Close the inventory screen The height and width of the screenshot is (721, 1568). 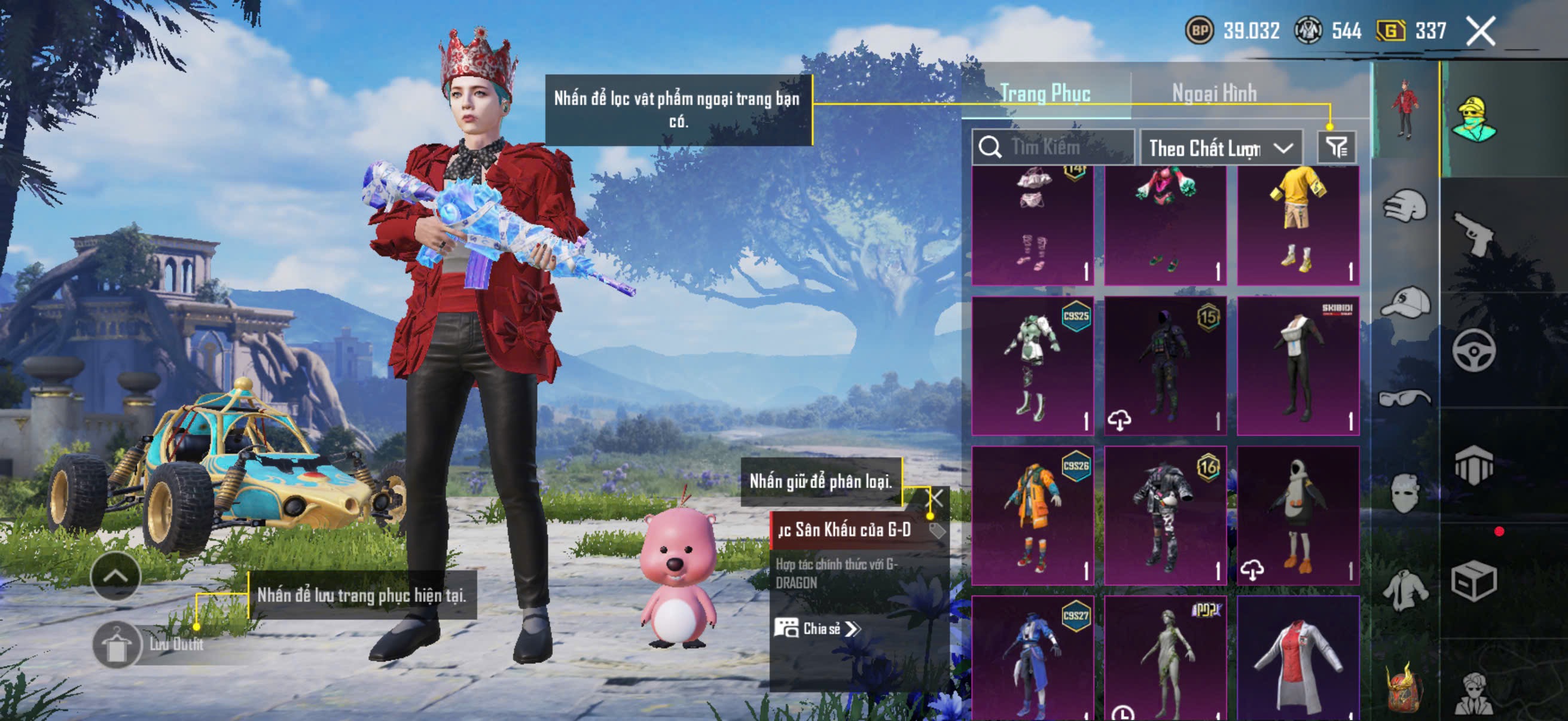(x=1479, y=31)
